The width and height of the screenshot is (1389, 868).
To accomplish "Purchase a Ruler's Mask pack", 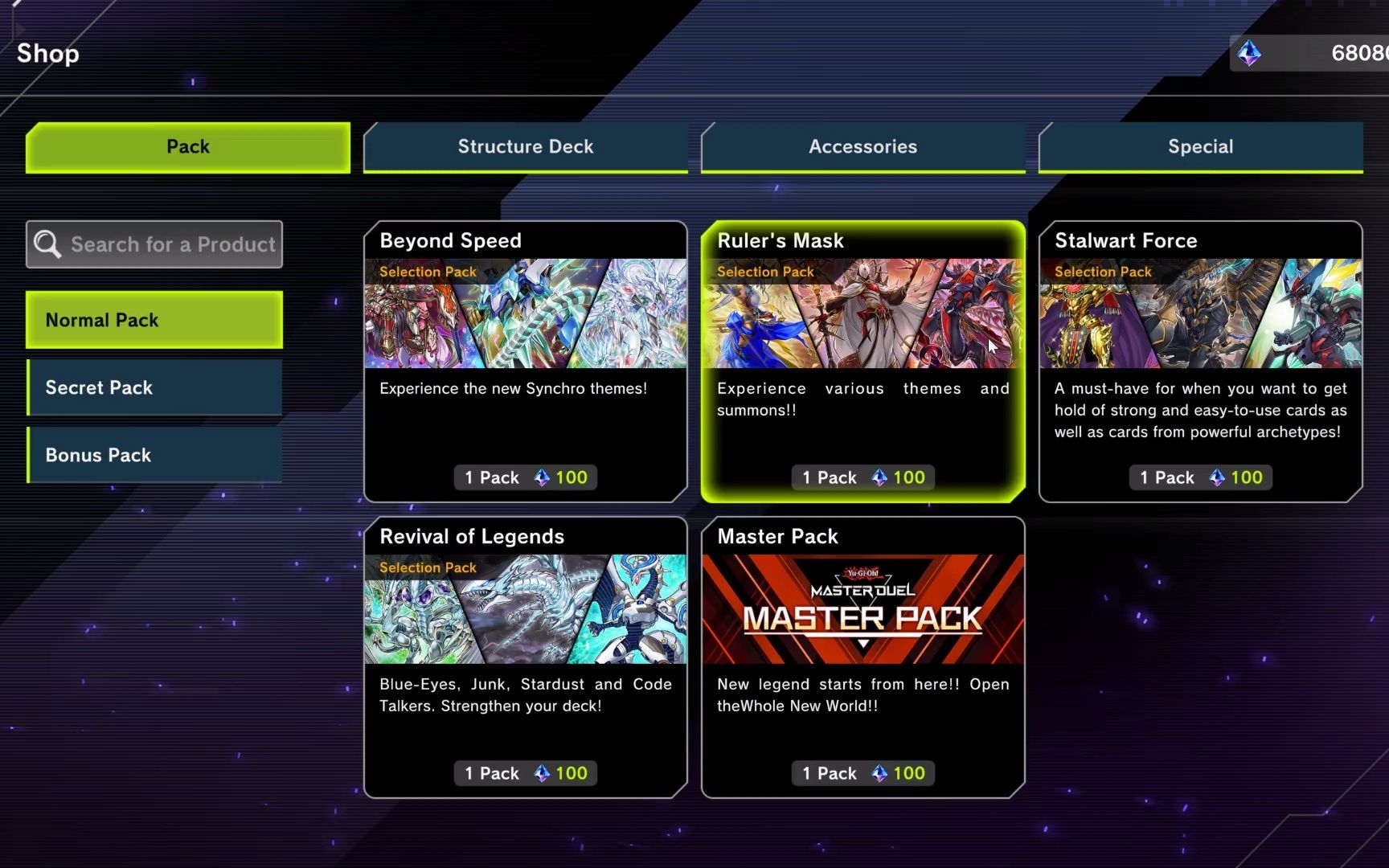I will pos(862,477).
